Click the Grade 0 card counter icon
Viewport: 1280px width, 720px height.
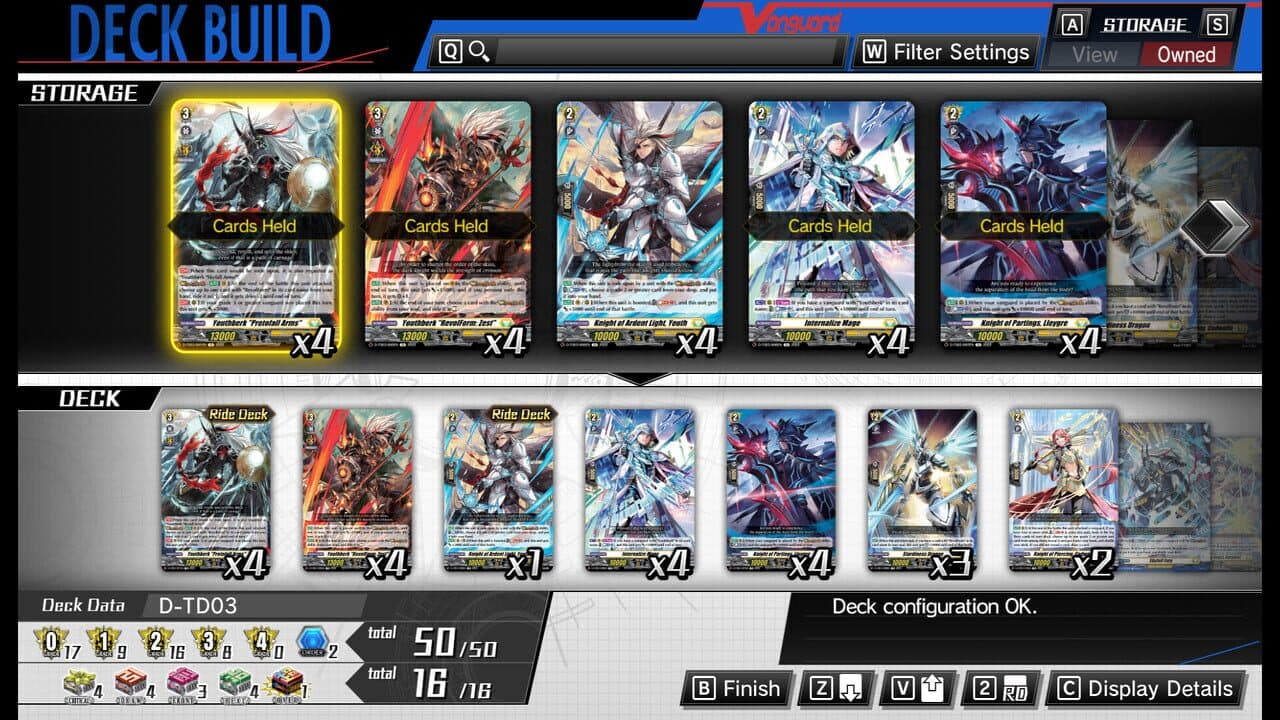click(49, 641)
